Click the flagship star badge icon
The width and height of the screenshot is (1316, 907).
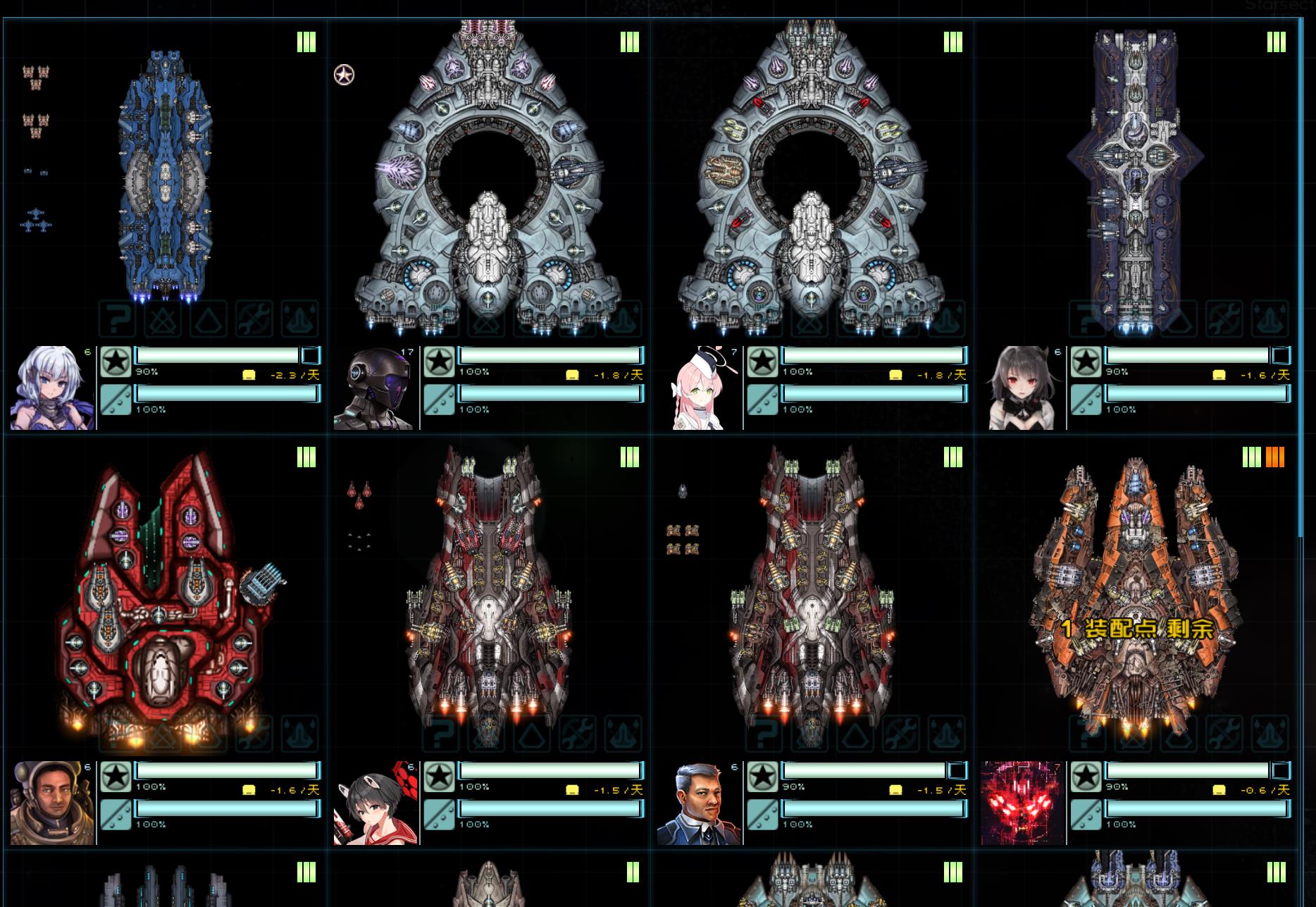tap(344, 75)
